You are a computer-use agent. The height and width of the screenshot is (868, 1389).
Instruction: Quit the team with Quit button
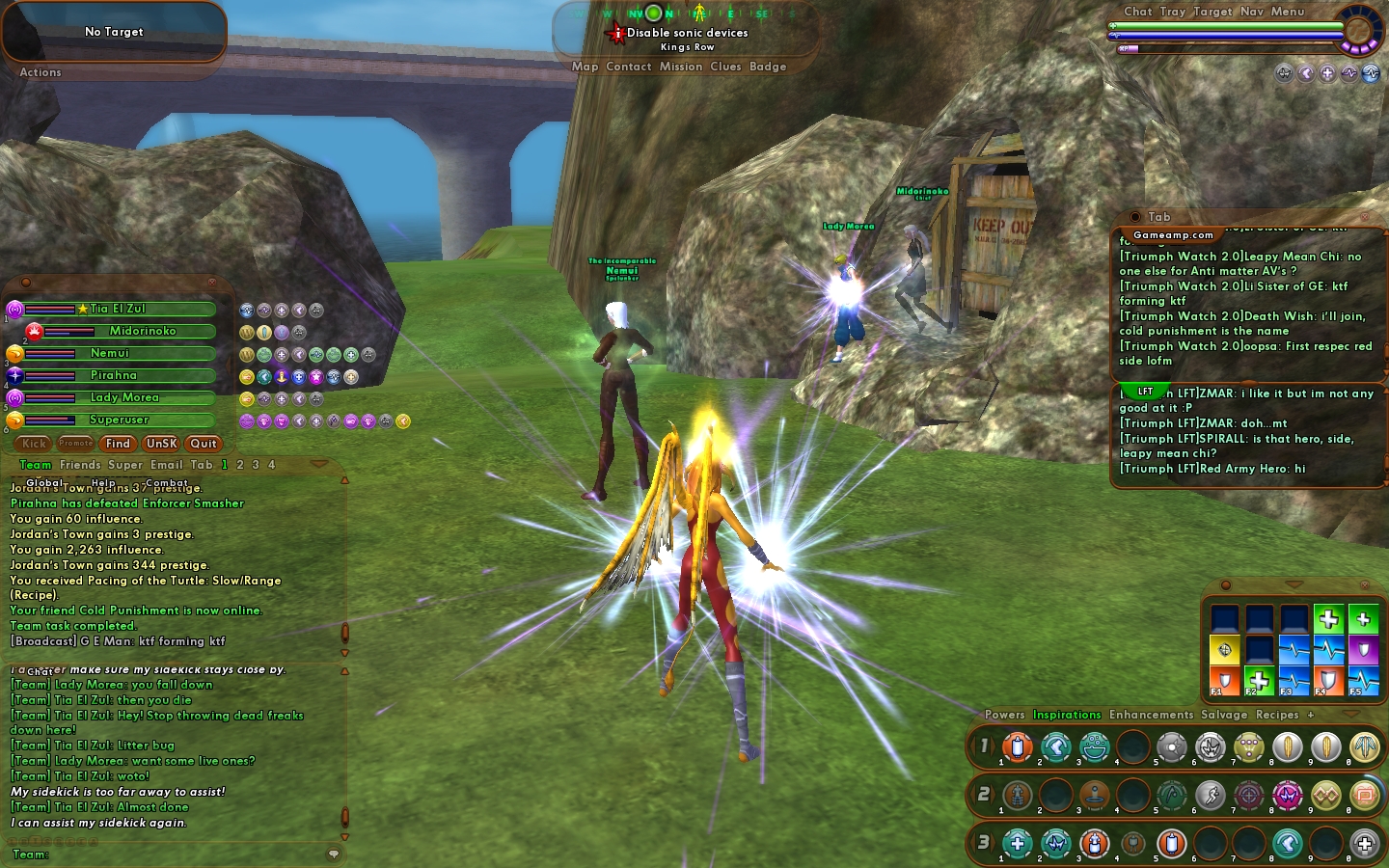pos(204,444)
